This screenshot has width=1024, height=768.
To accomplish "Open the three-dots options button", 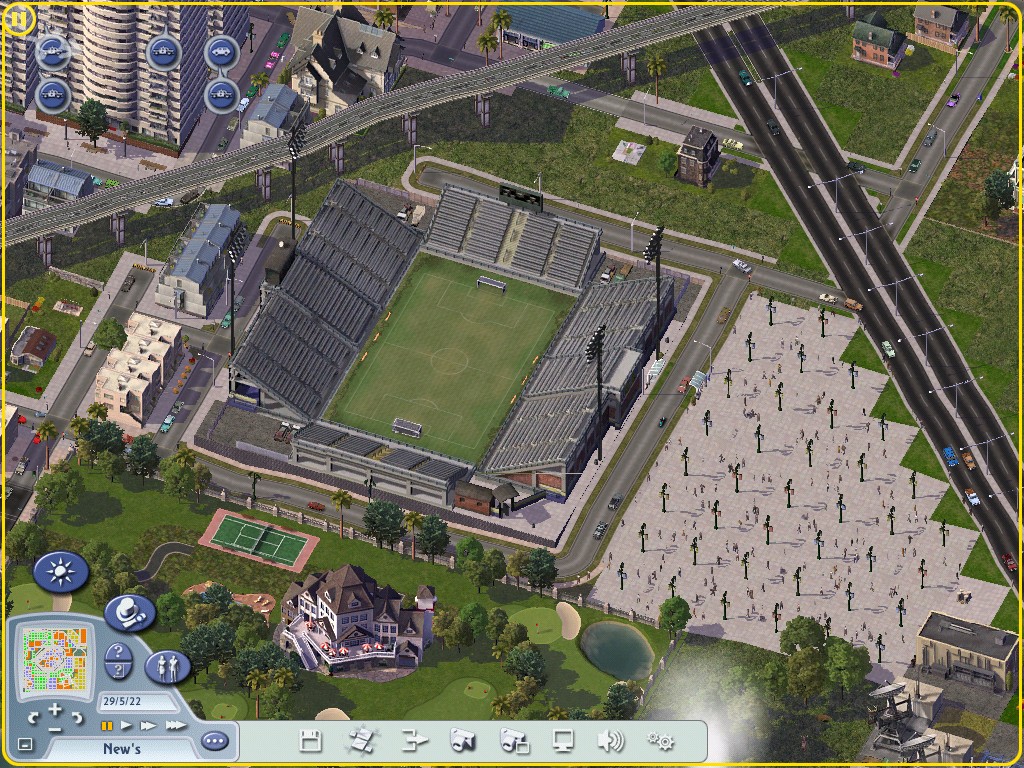I will coord(215,742).
